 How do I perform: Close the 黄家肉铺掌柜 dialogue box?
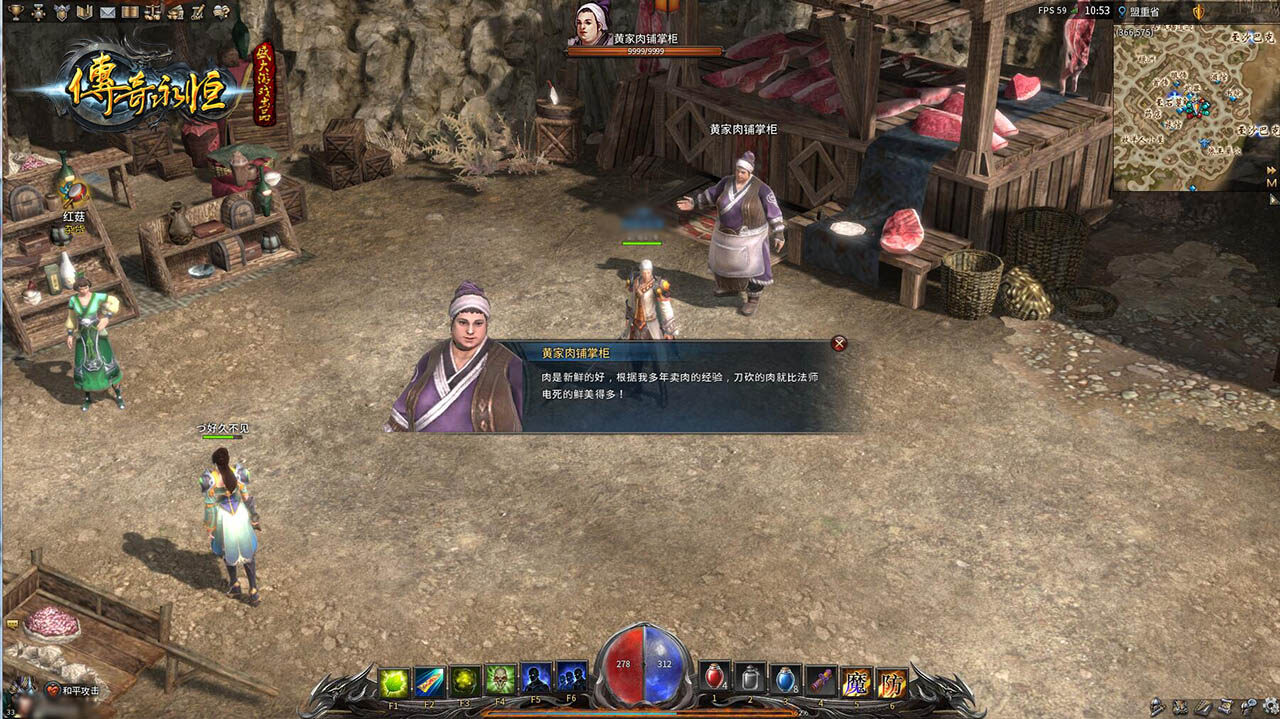[839, 344]
